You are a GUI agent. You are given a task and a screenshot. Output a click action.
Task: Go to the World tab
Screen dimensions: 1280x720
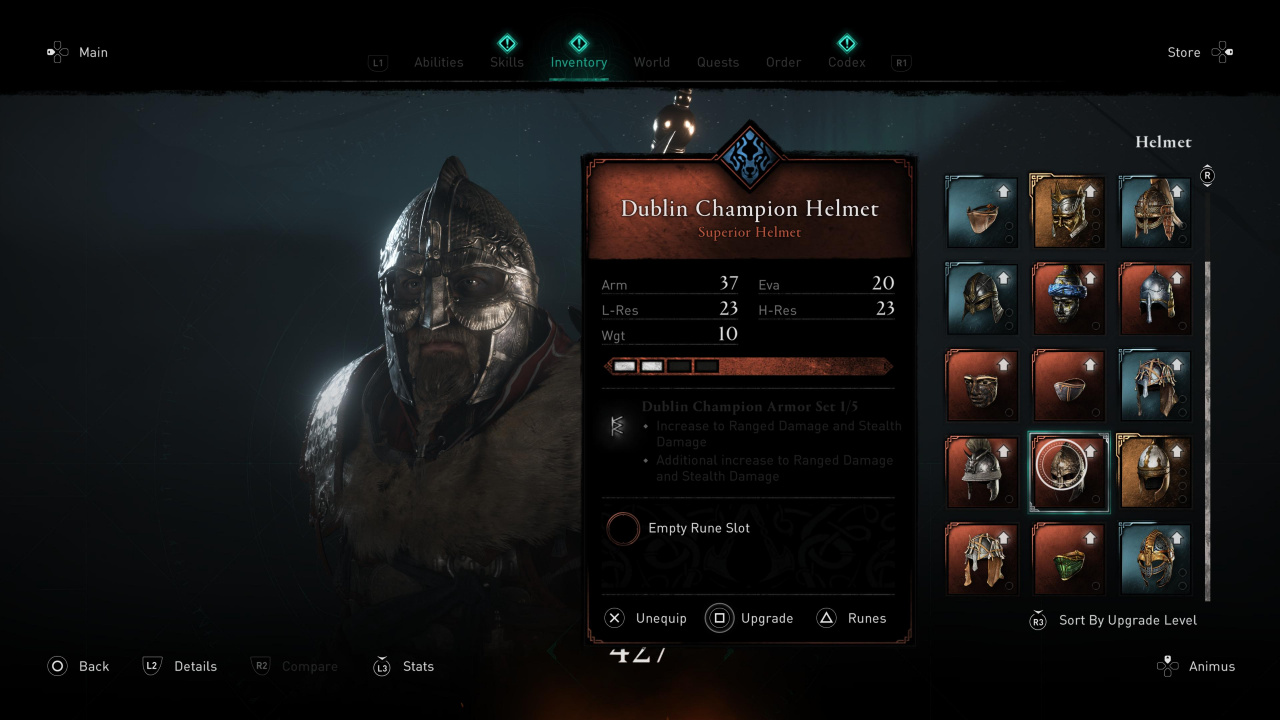tap(651, 62)
